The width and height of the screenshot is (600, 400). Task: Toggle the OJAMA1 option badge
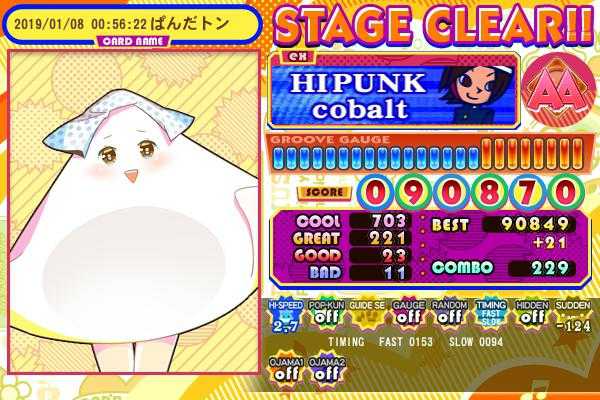point(285,368)
